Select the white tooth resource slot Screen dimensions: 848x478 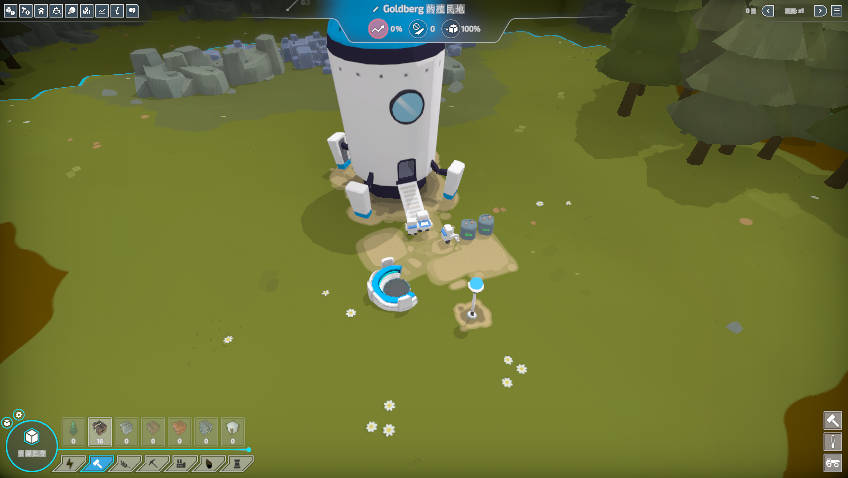point(232,431)
